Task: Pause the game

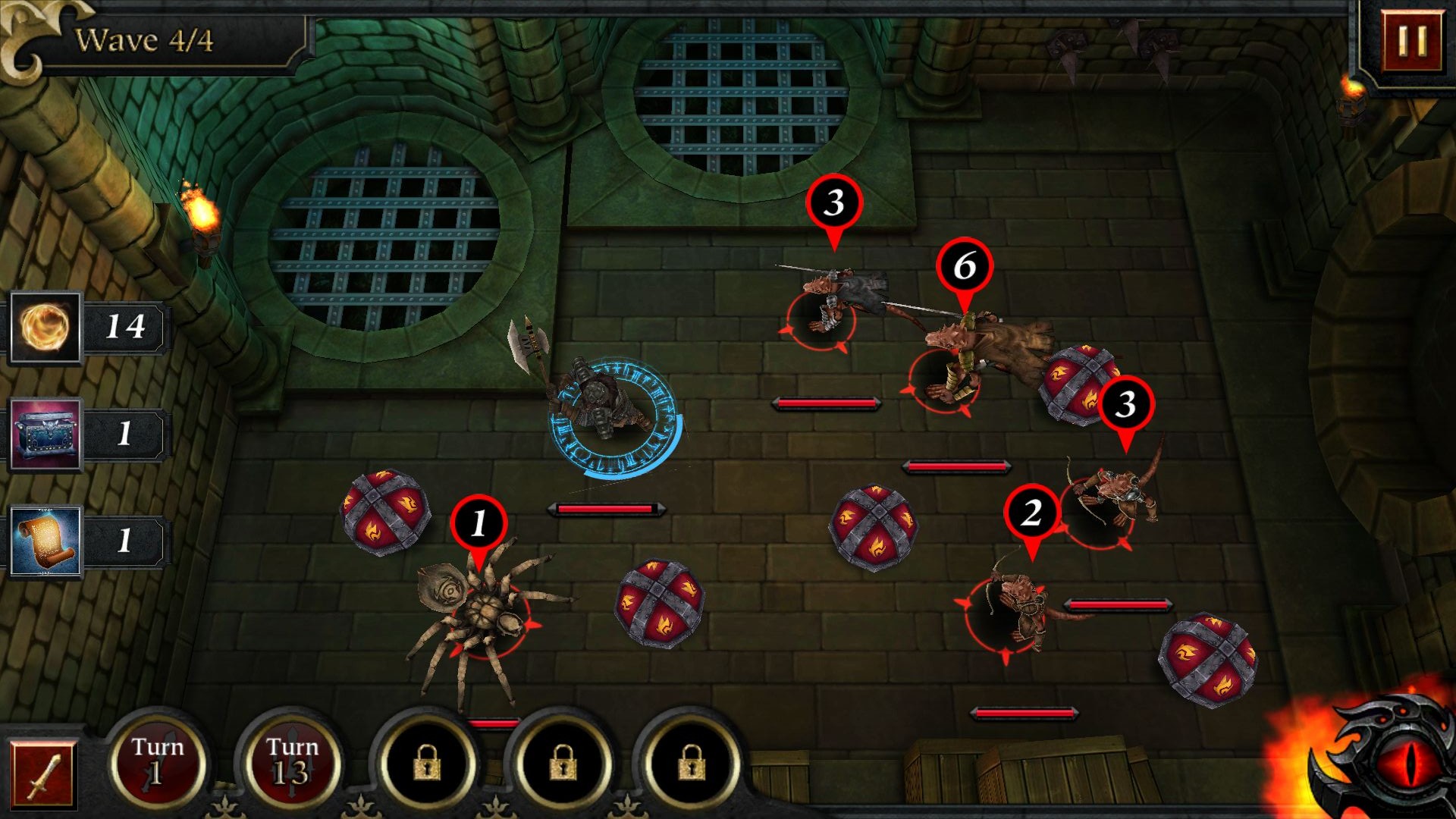Action: [x=1411, y=40]
